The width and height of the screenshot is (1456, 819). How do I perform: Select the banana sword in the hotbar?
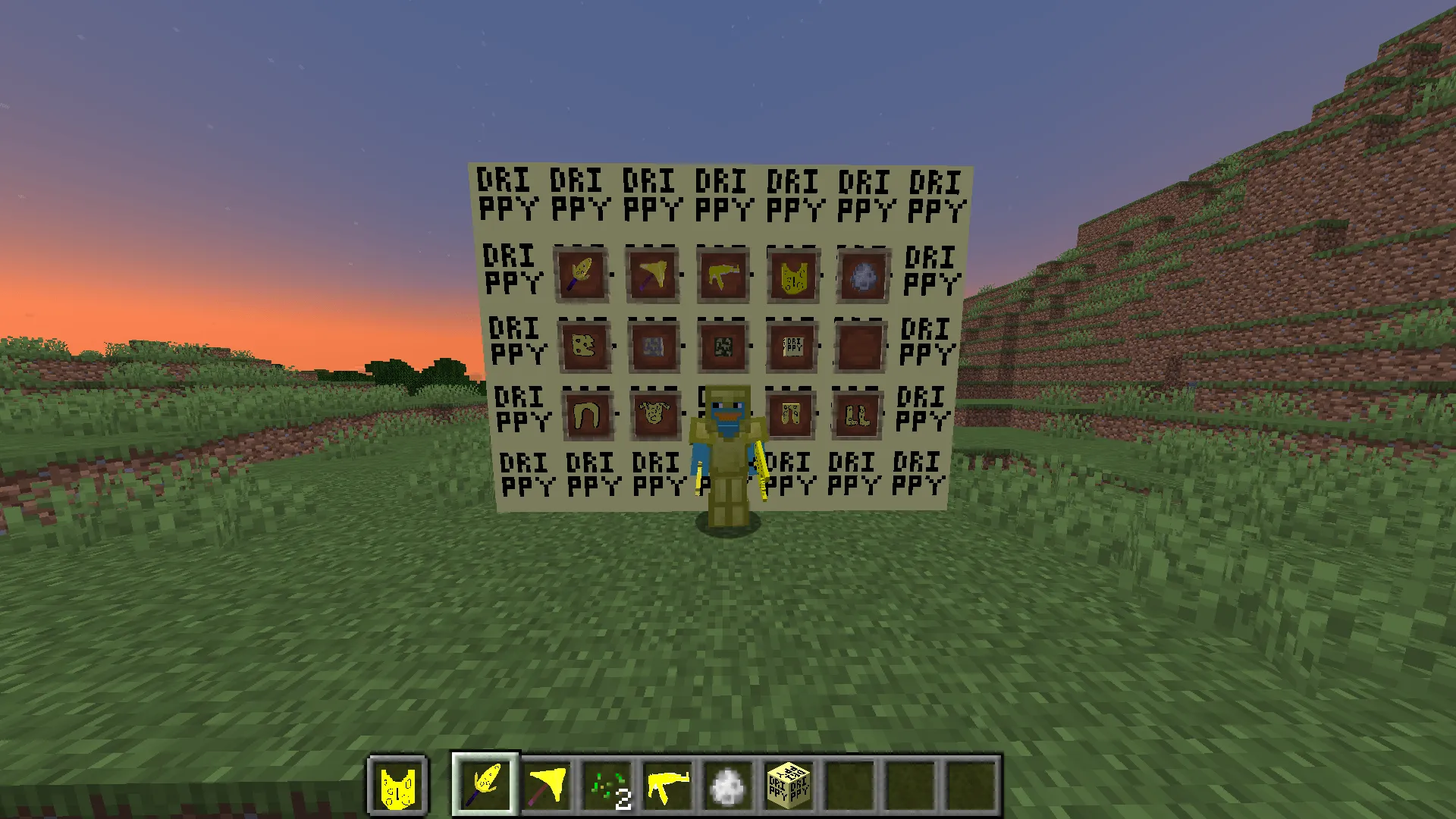click(x=485, y=786)
